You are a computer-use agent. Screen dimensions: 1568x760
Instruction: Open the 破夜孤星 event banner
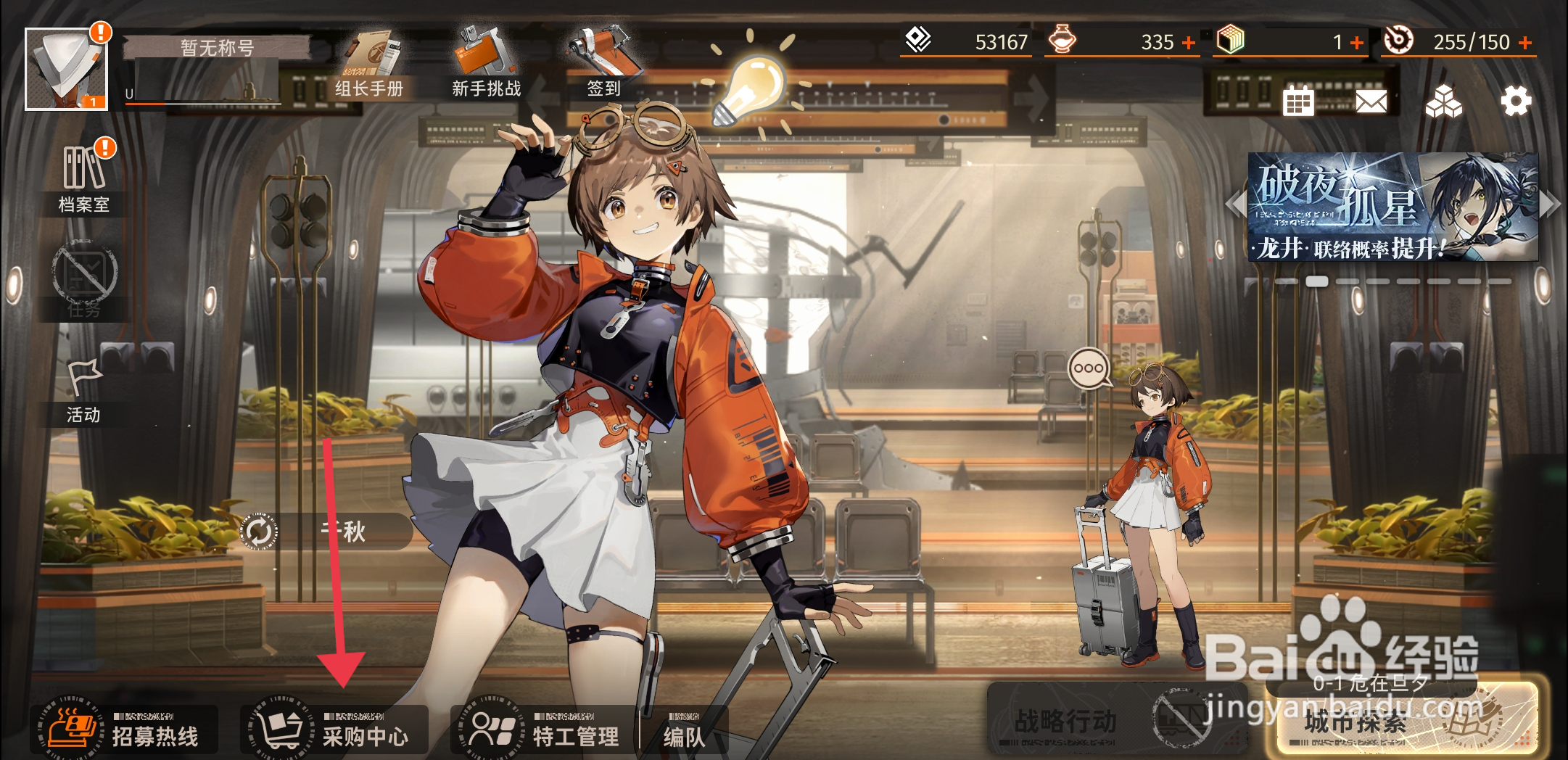click(1392, 207)
